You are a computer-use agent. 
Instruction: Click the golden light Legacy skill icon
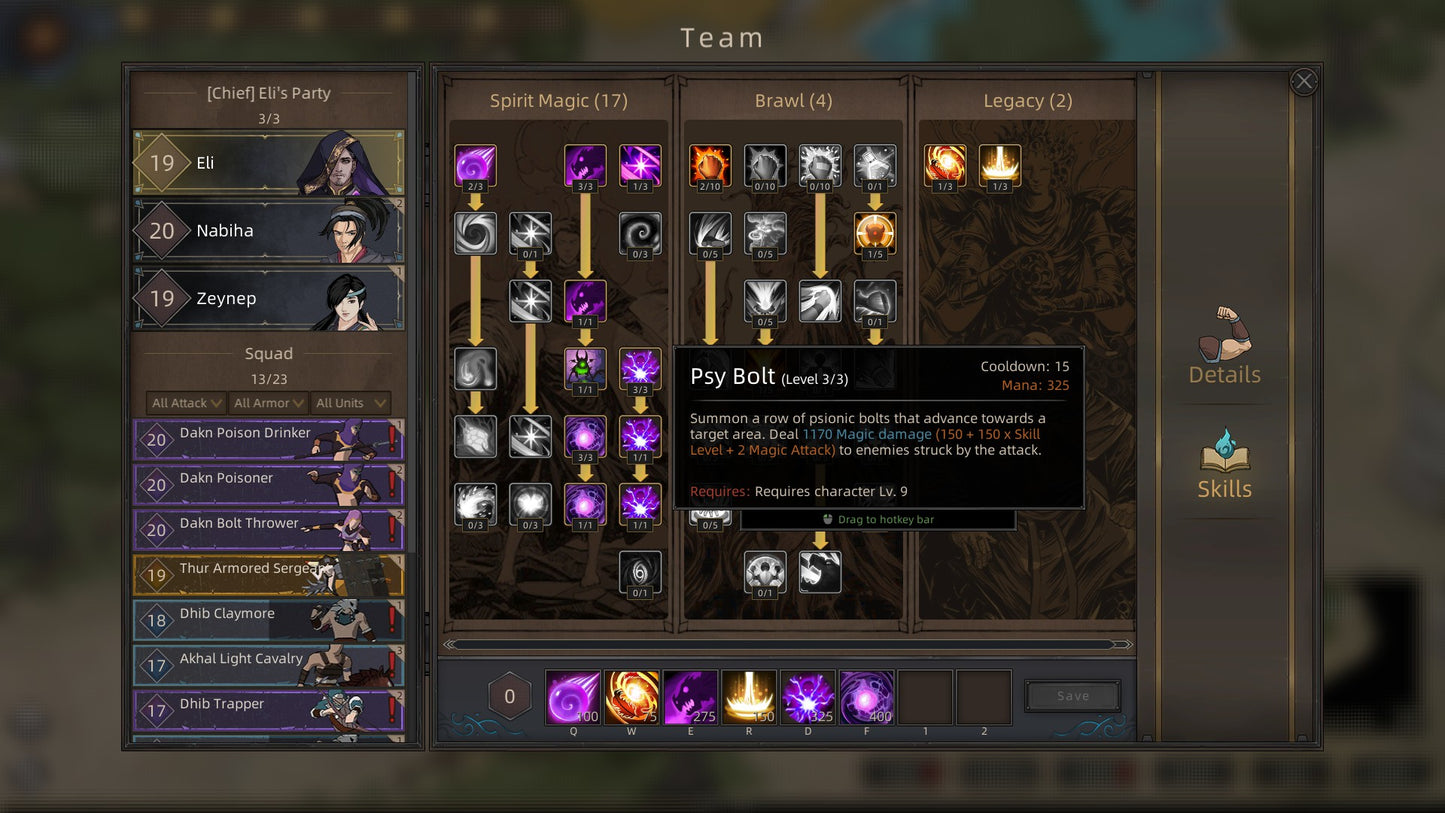(1000, 166)
